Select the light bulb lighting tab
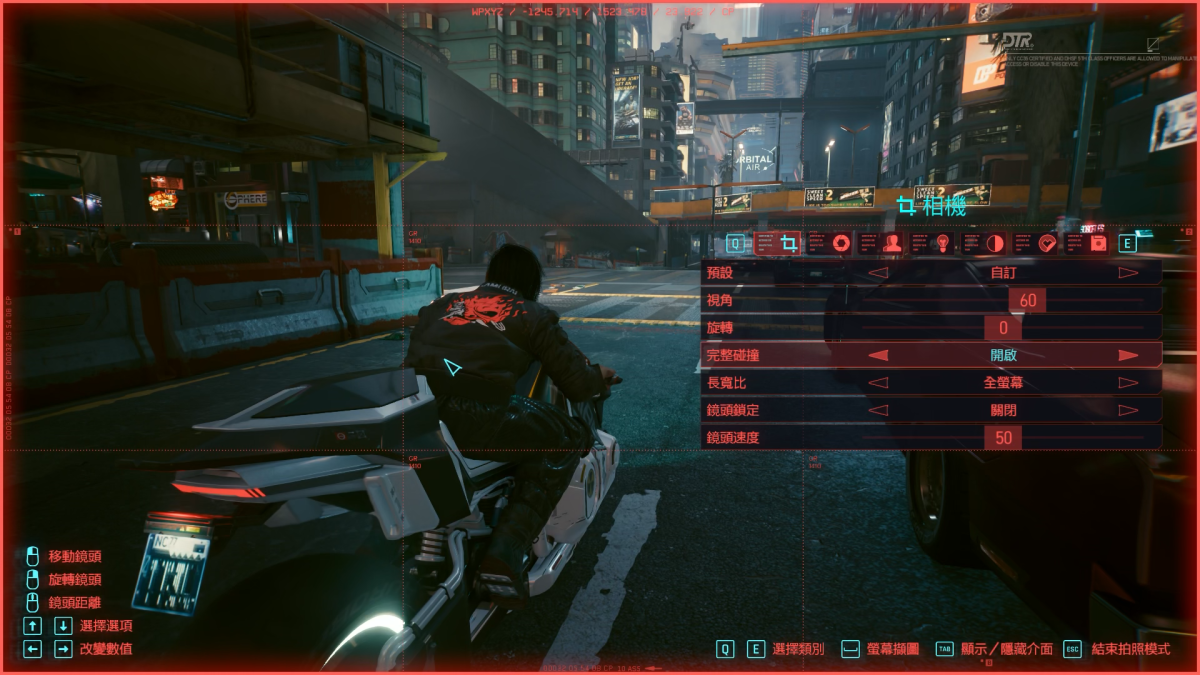Viewport: 1200px width, 675px height. [x=943, y=243]
